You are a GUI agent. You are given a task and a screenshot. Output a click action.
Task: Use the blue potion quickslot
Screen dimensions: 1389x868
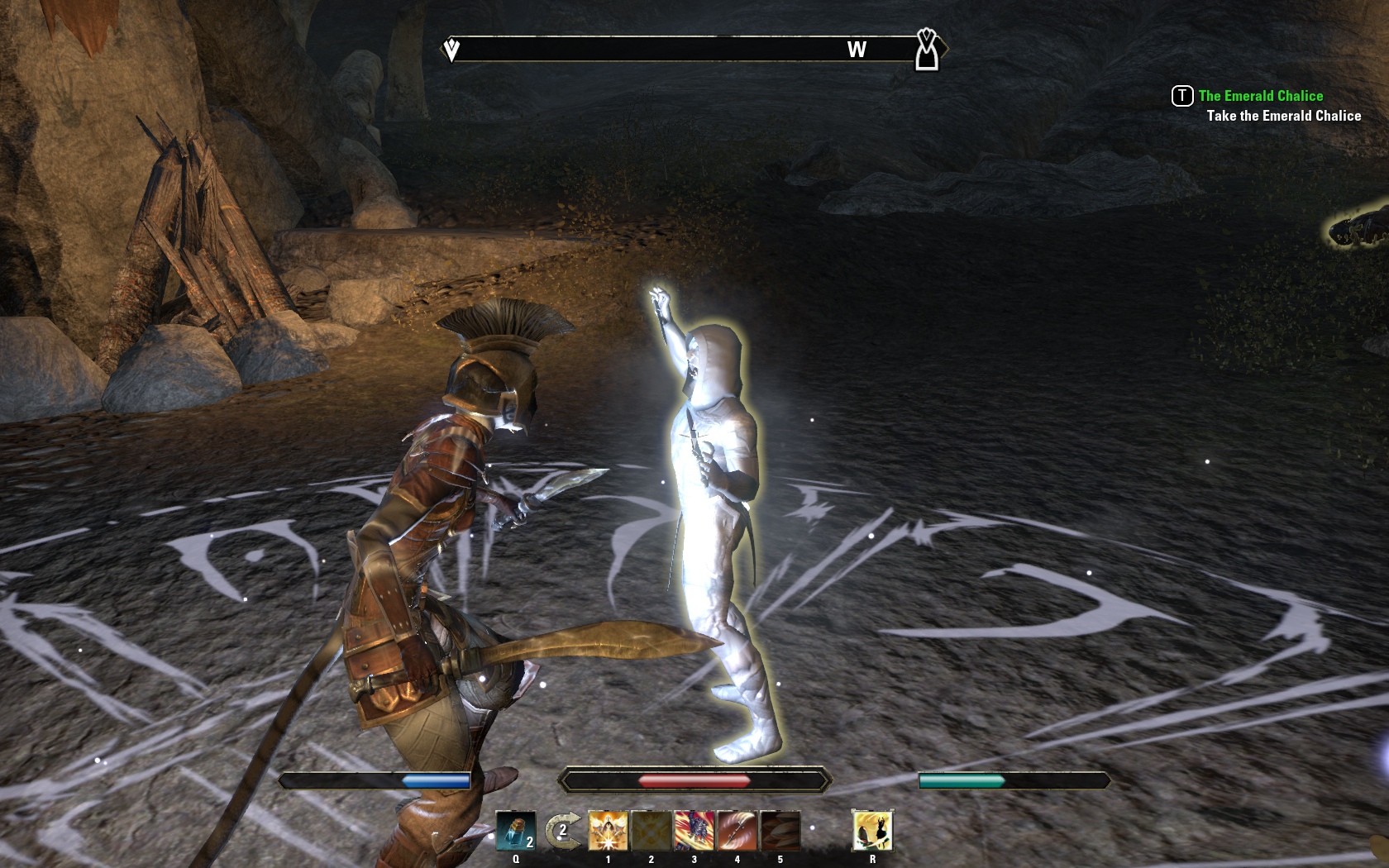[516, 831]
